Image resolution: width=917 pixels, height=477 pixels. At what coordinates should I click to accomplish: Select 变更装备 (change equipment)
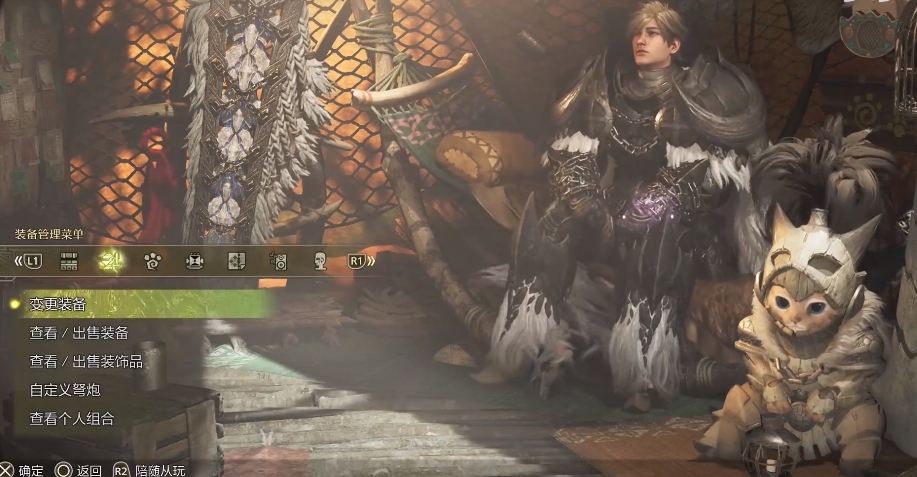coord(57,303)
